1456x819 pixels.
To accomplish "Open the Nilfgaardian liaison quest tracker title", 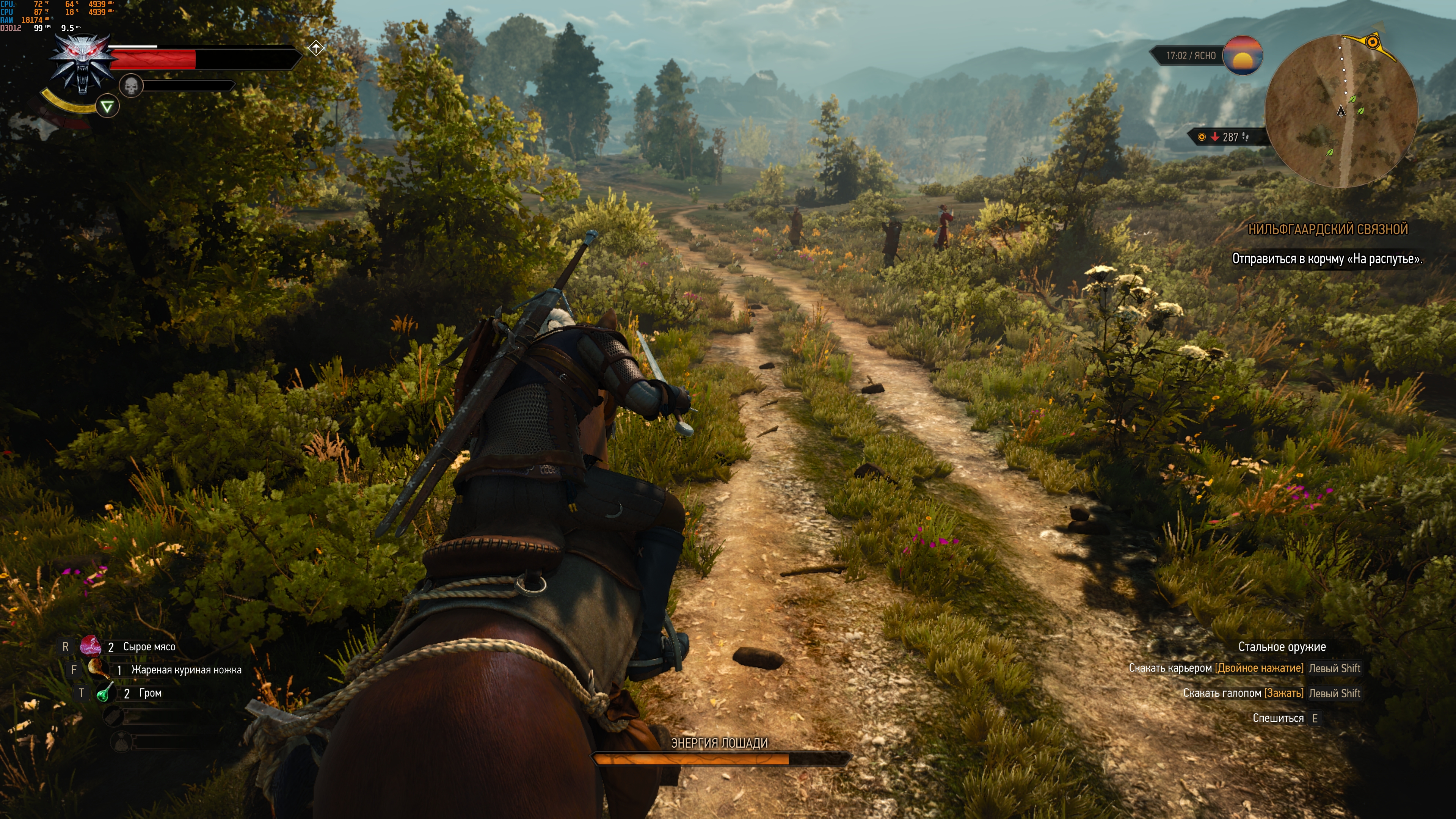I will click(1327, 229).
